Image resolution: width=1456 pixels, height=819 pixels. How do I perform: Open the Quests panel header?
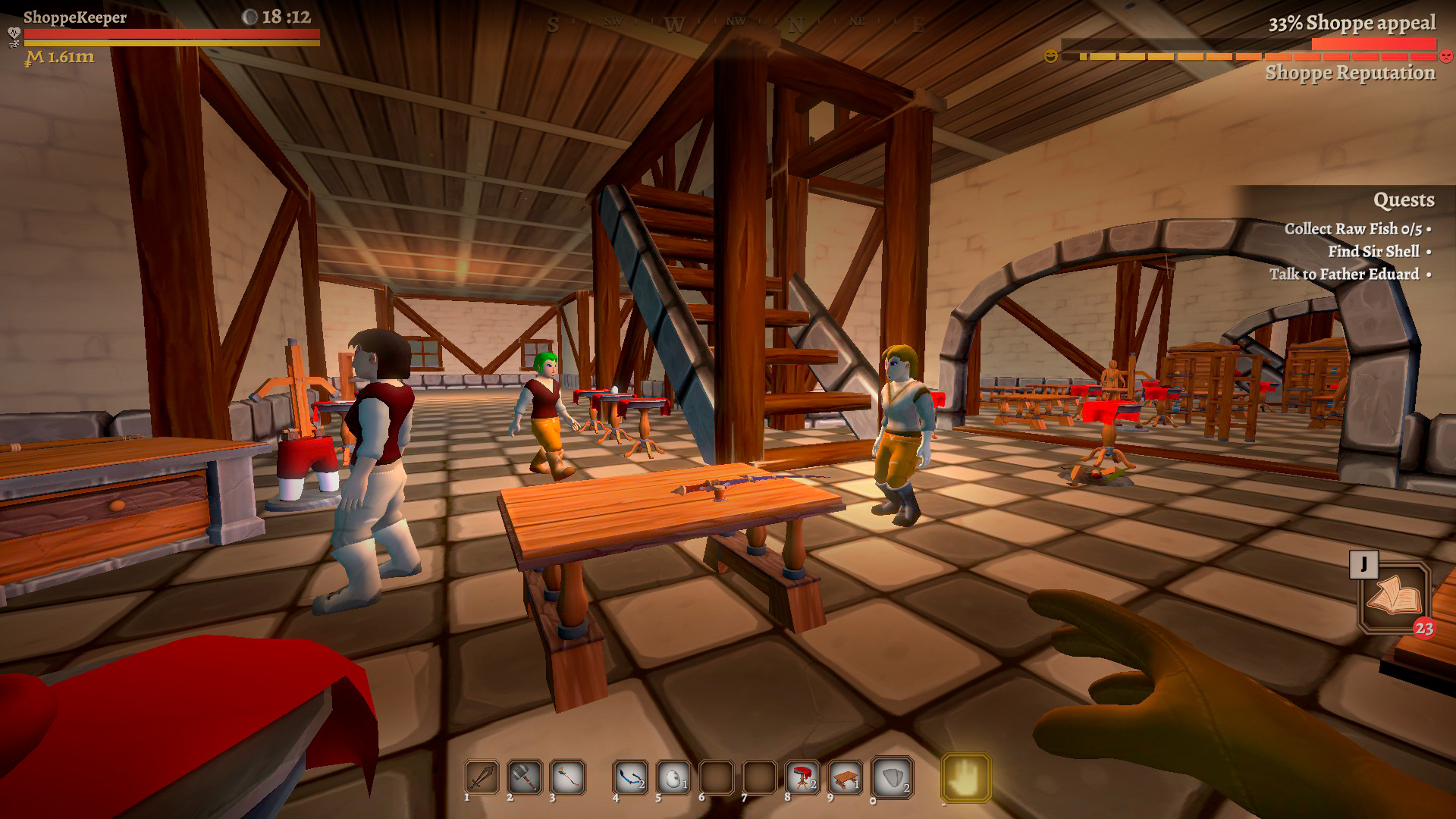pyautogui.click(x=1404, y=200)
